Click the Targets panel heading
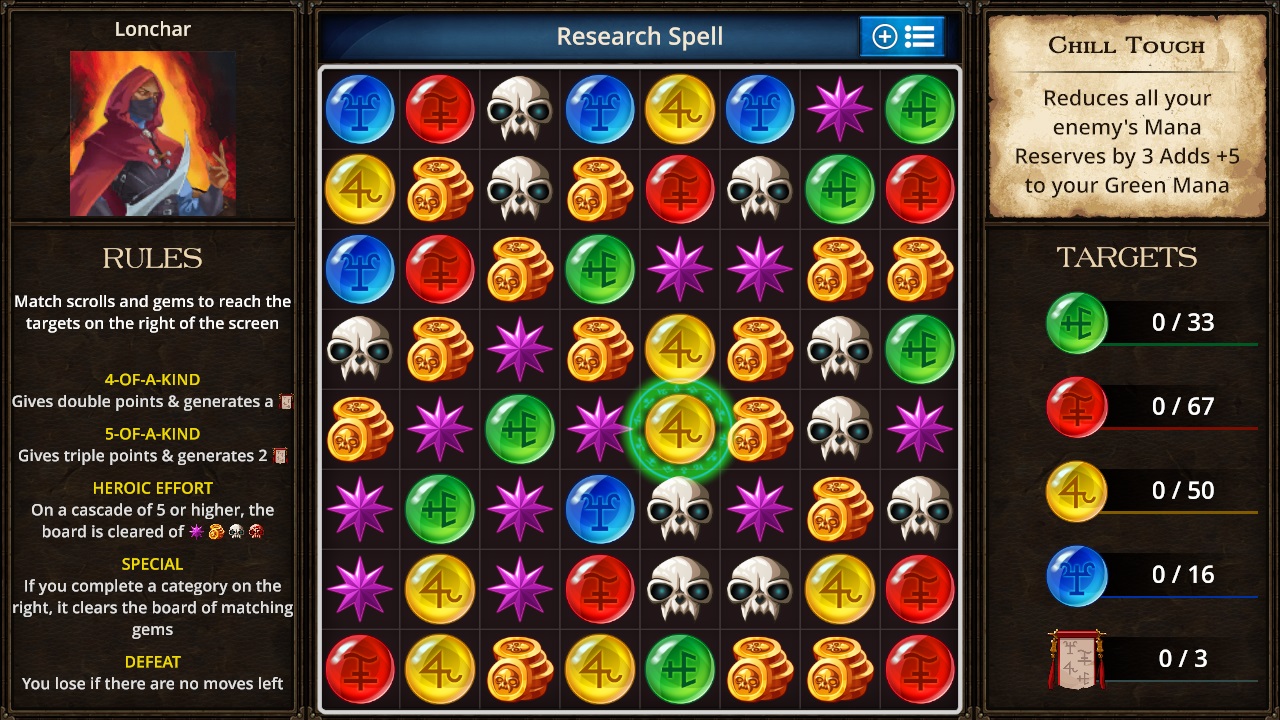Viewport: 1280px width, 720px height. pos(1126,258)
